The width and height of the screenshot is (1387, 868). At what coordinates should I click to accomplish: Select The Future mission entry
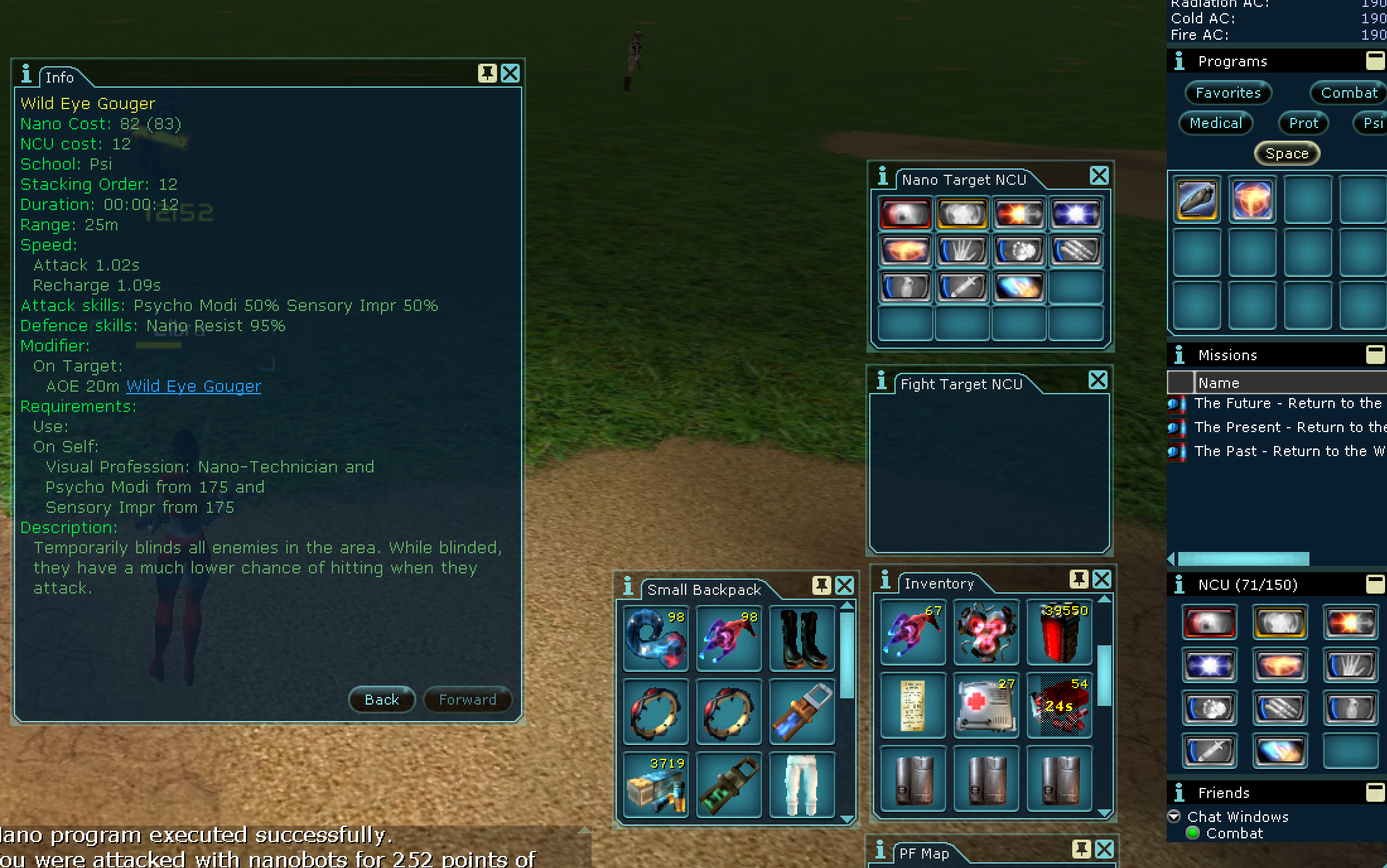(1287, 403)
